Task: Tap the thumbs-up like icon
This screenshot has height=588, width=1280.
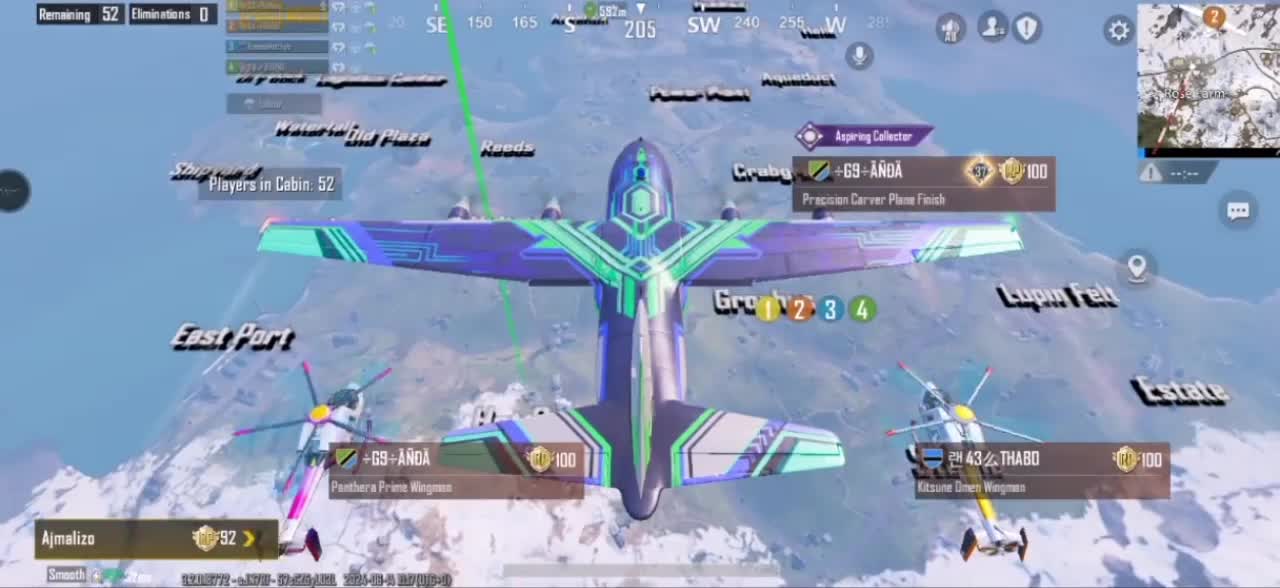Action: click(950, 28)
